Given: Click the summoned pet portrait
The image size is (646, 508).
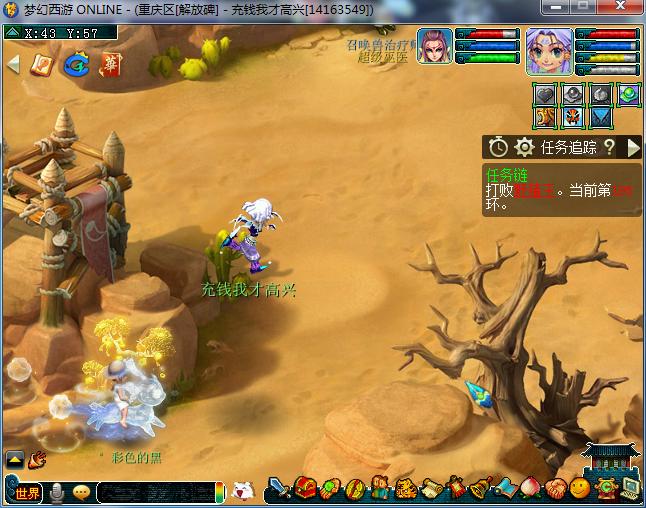Looking at the screenshot, I should 435,46.
